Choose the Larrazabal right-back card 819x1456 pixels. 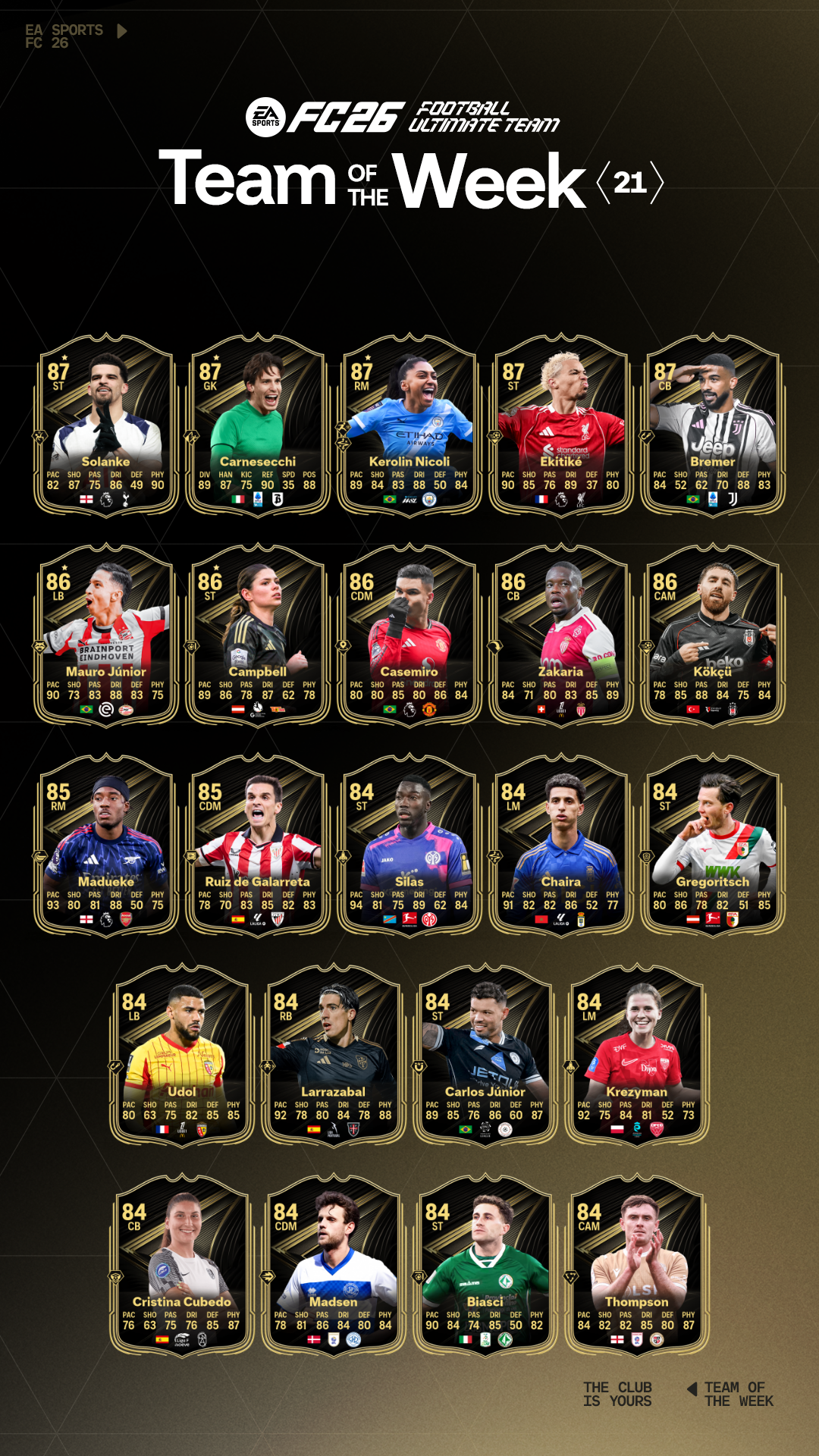click(x=334, y=1055)
